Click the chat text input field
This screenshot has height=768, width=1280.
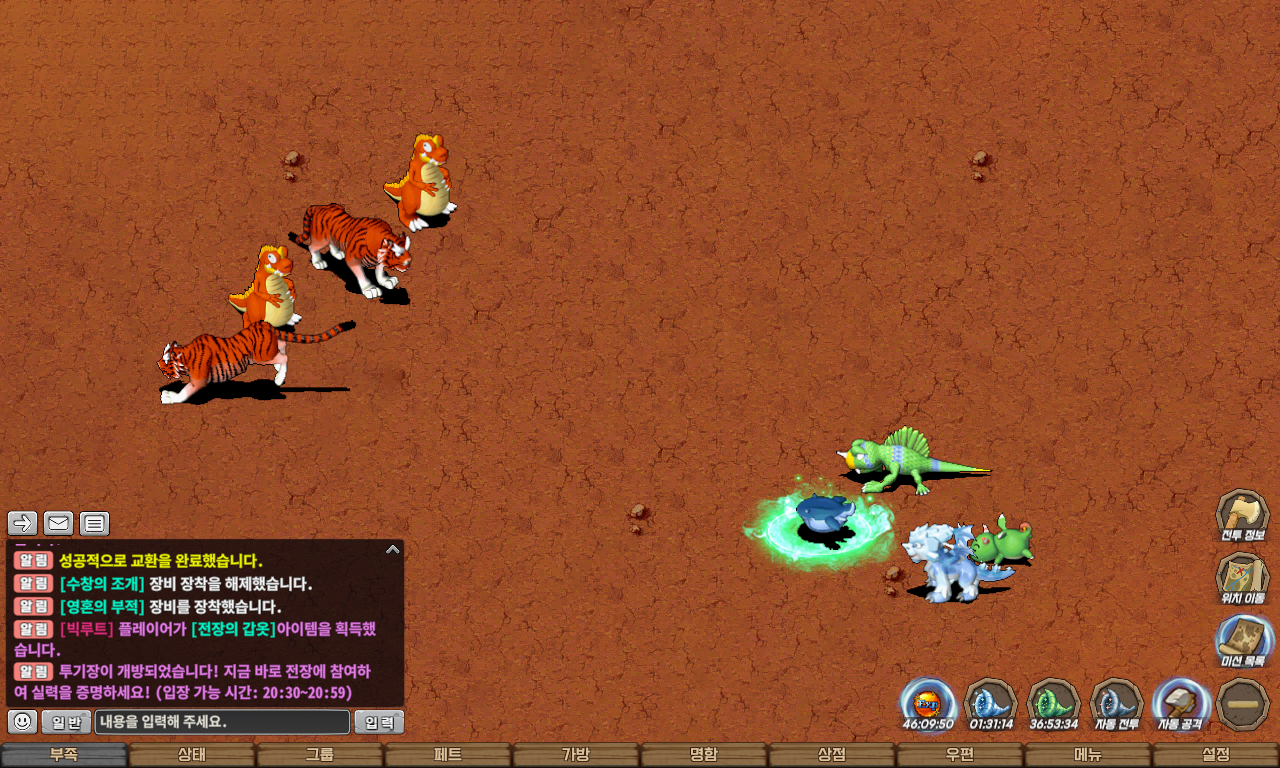(222, 721)
